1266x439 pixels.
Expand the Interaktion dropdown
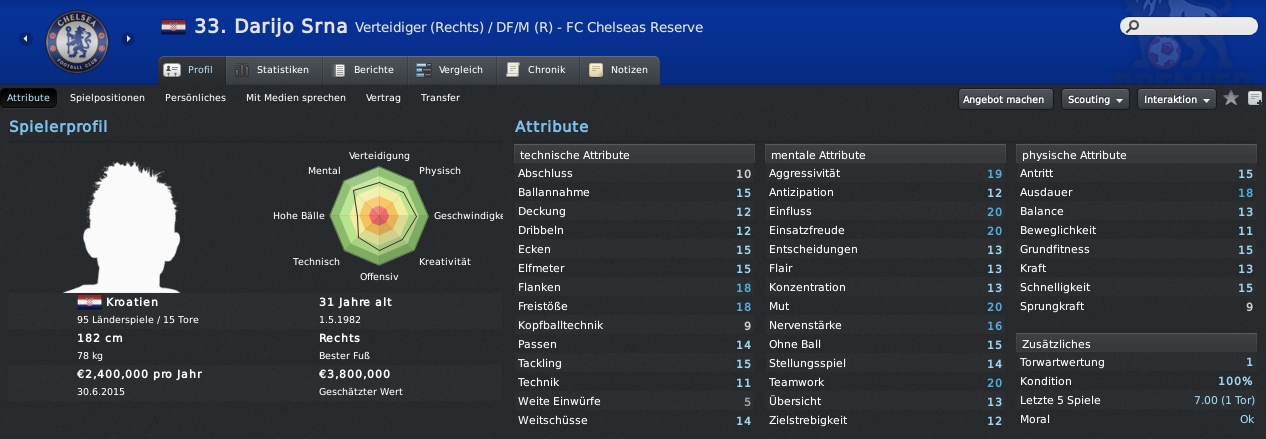[x=1178, y=99]
